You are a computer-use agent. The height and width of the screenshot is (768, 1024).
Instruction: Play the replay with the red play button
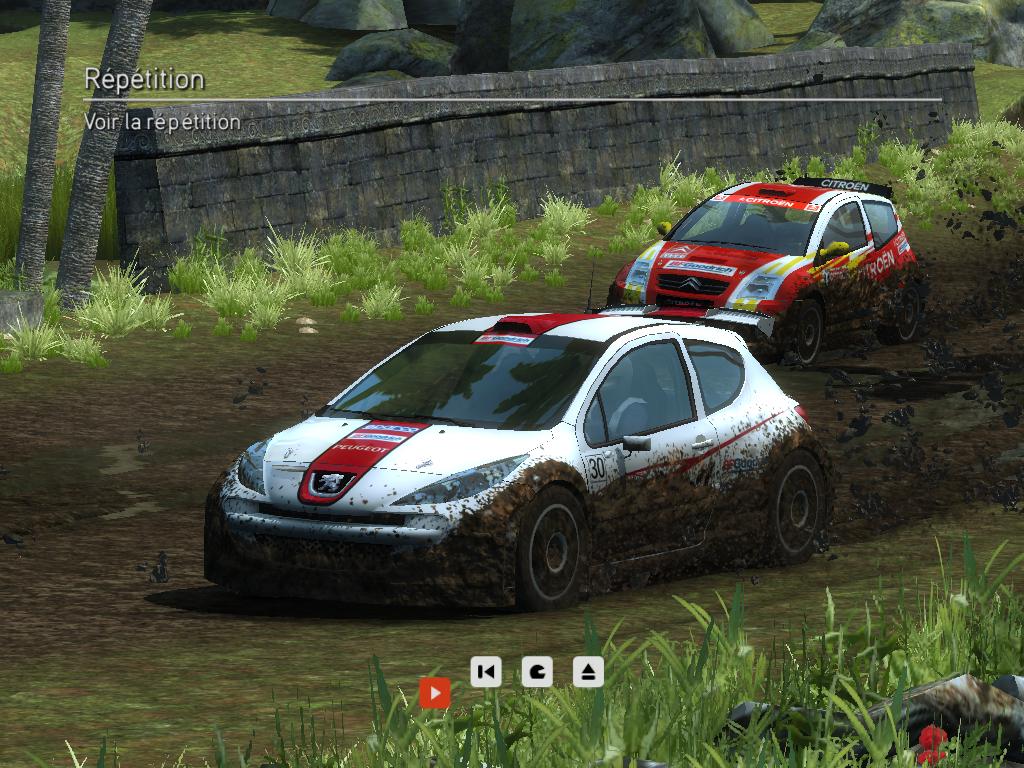(x=435, y=692)
